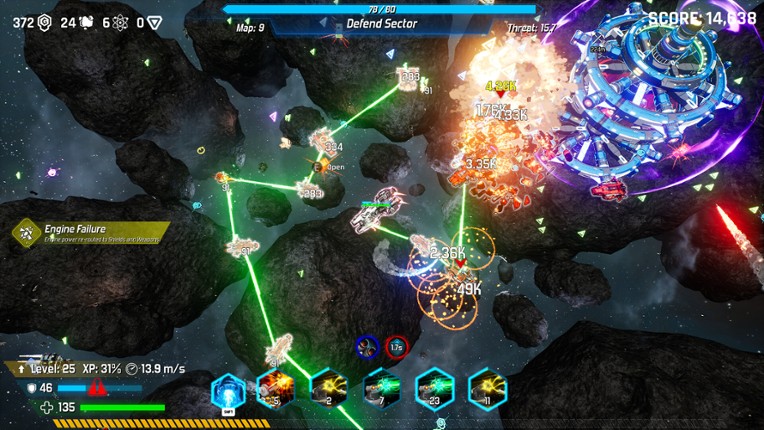Screen dimensions: 764x430
Task: Click the atom resource icon
Action: (x=121, y=22)
